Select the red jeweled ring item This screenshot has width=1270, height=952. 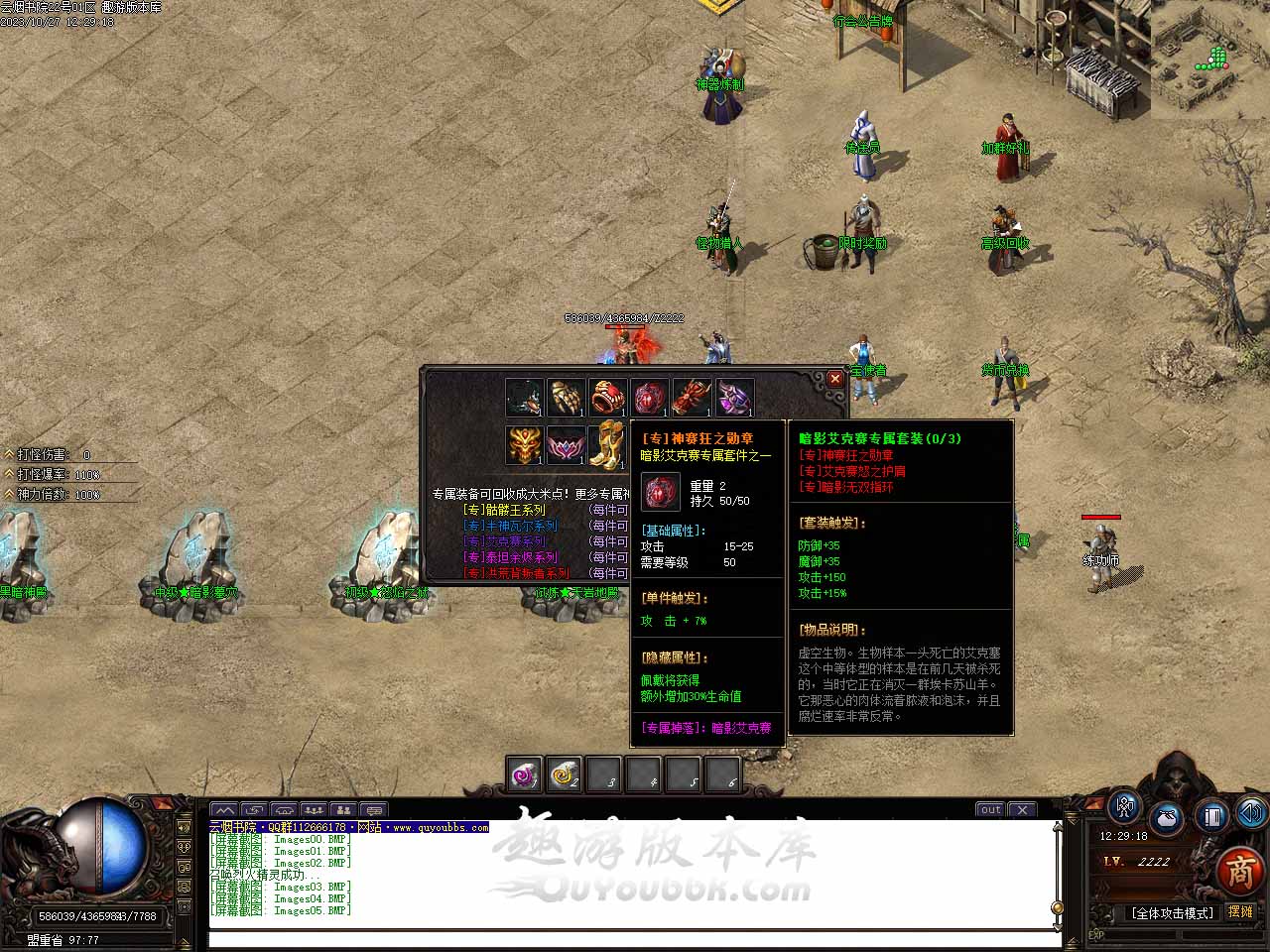[607, 398]
